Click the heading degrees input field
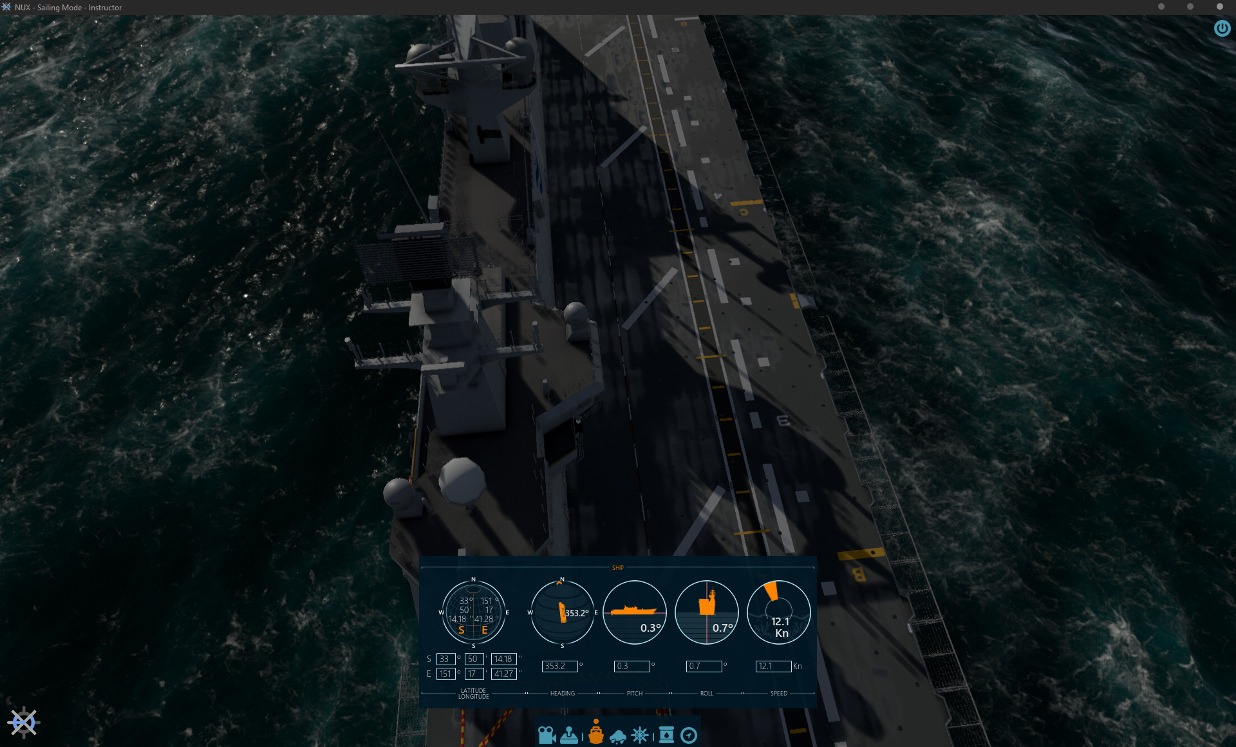 click(560, 666)
